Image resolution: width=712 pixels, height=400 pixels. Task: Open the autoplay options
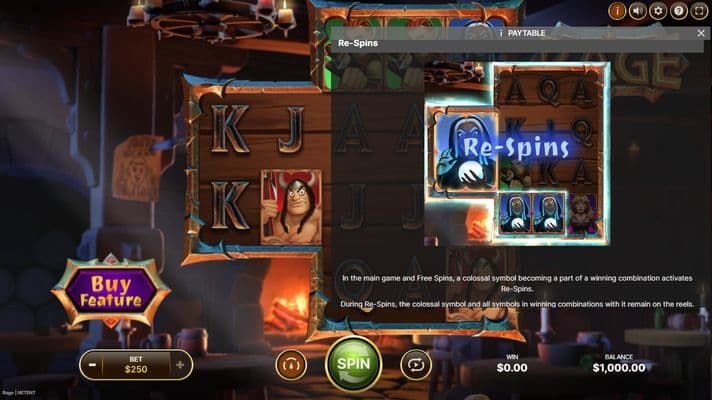click(415, 364)
